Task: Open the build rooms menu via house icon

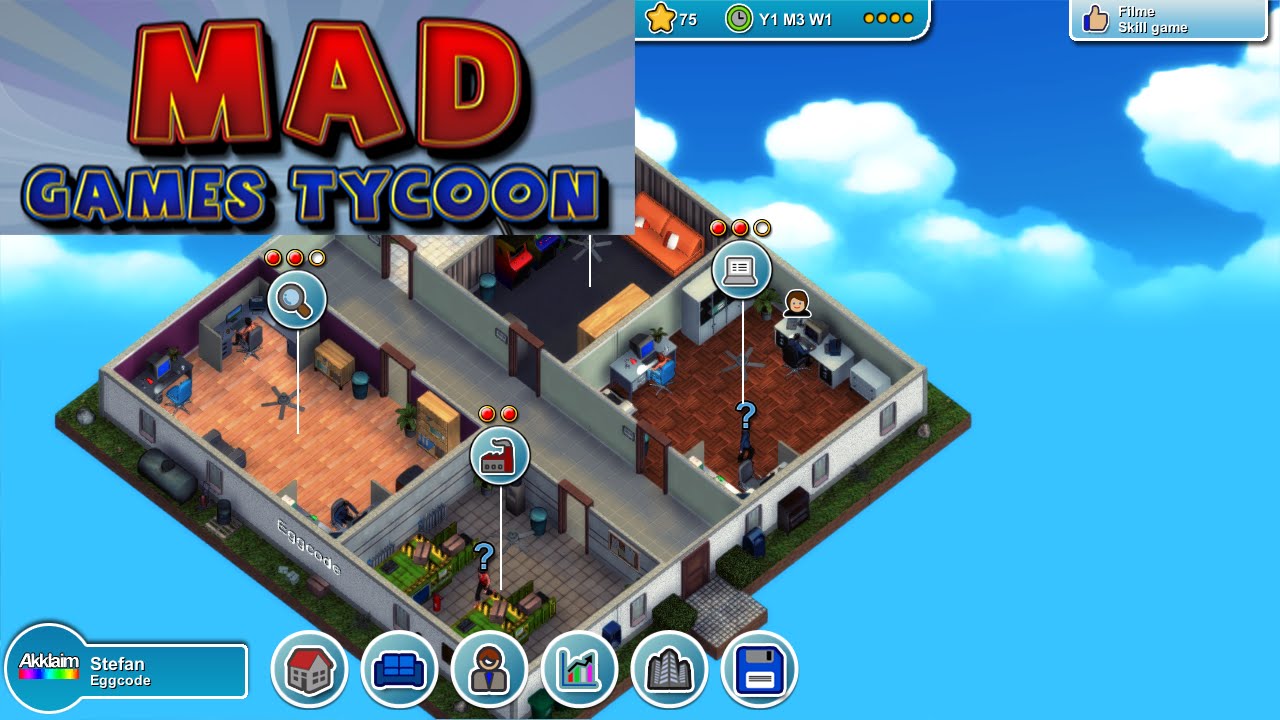Action: pyautogui.click(x=310, y=670)
